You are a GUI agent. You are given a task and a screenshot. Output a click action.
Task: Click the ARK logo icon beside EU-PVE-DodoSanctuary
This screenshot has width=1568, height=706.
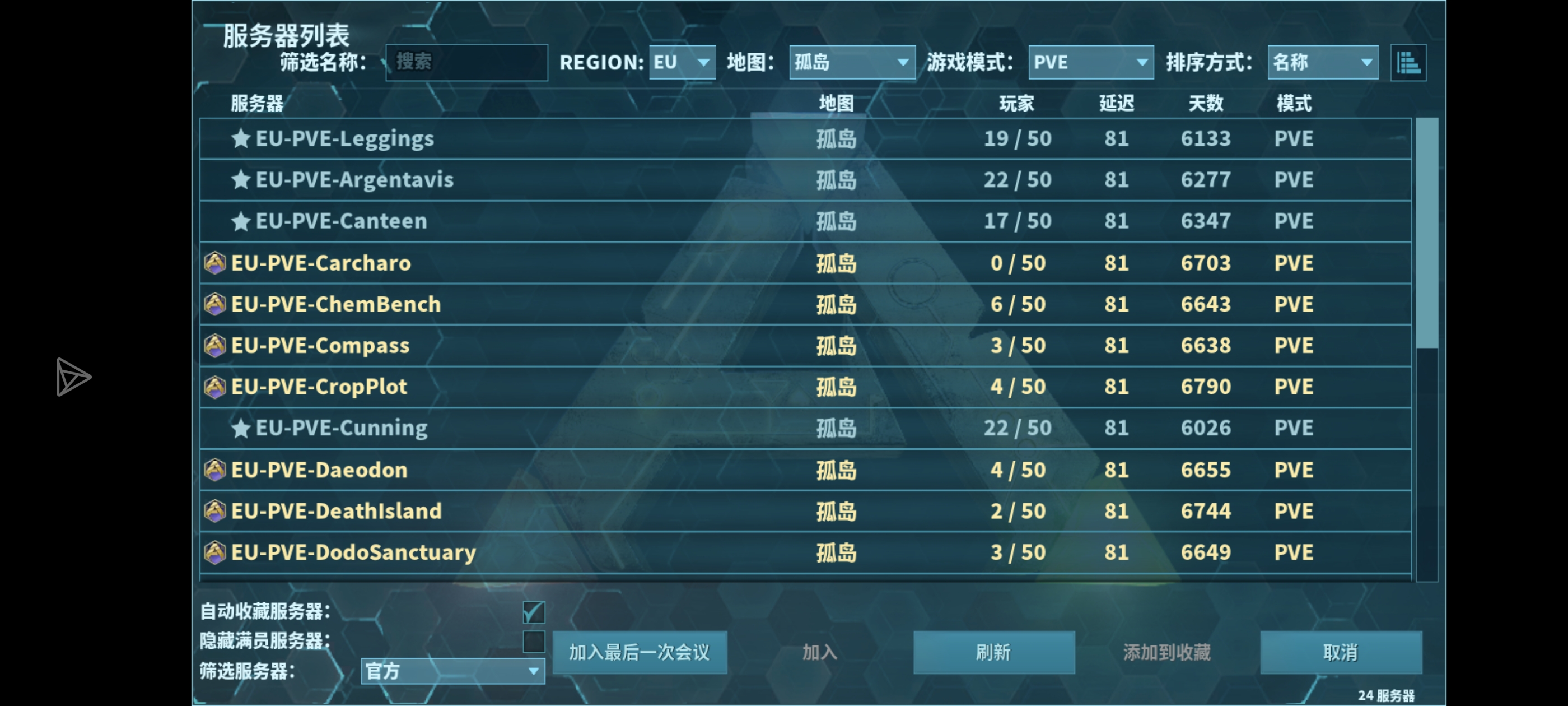pyautogui.click(x=214, y=552)
